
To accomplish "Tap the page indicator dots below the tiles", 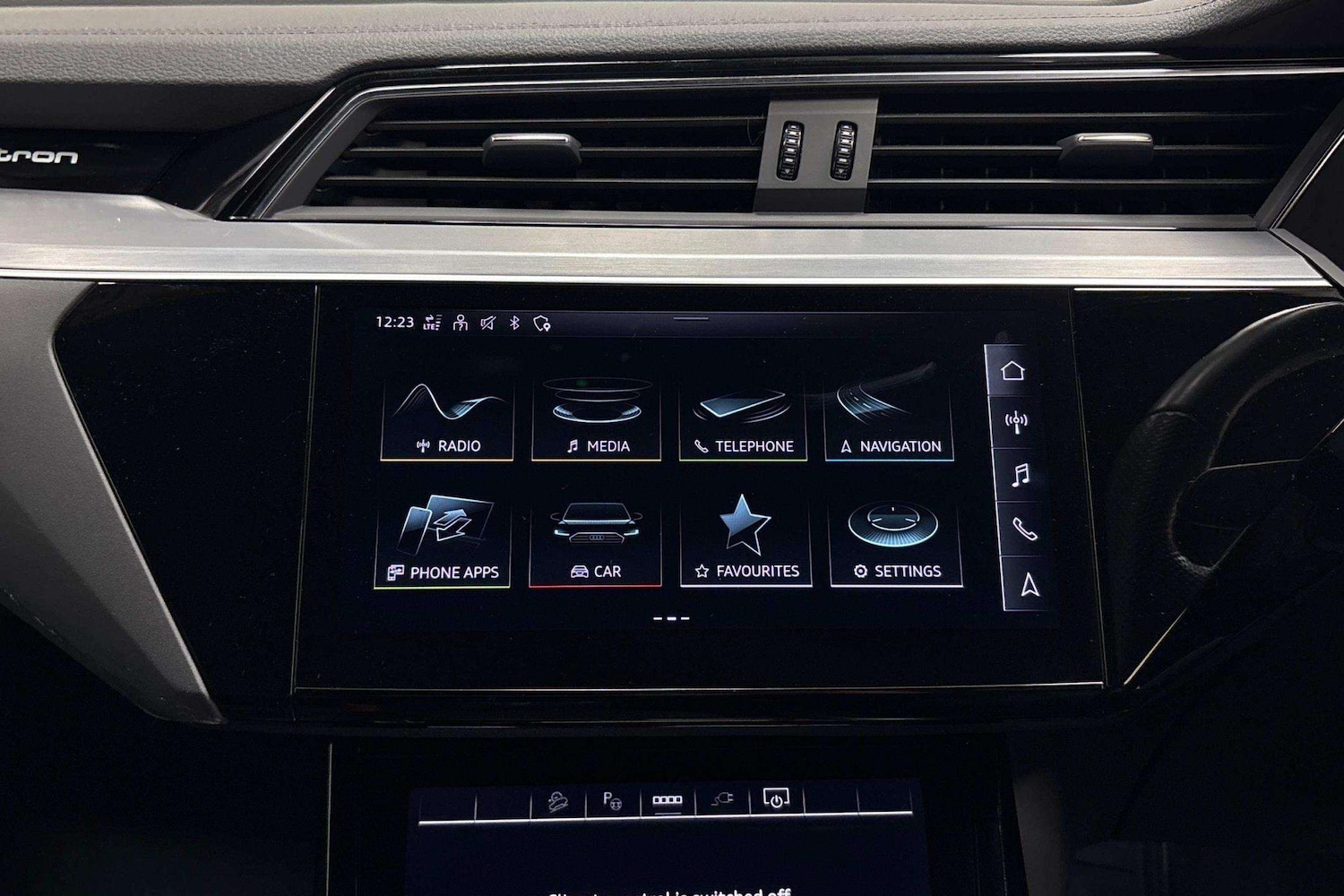I will (x=672, y=616).
